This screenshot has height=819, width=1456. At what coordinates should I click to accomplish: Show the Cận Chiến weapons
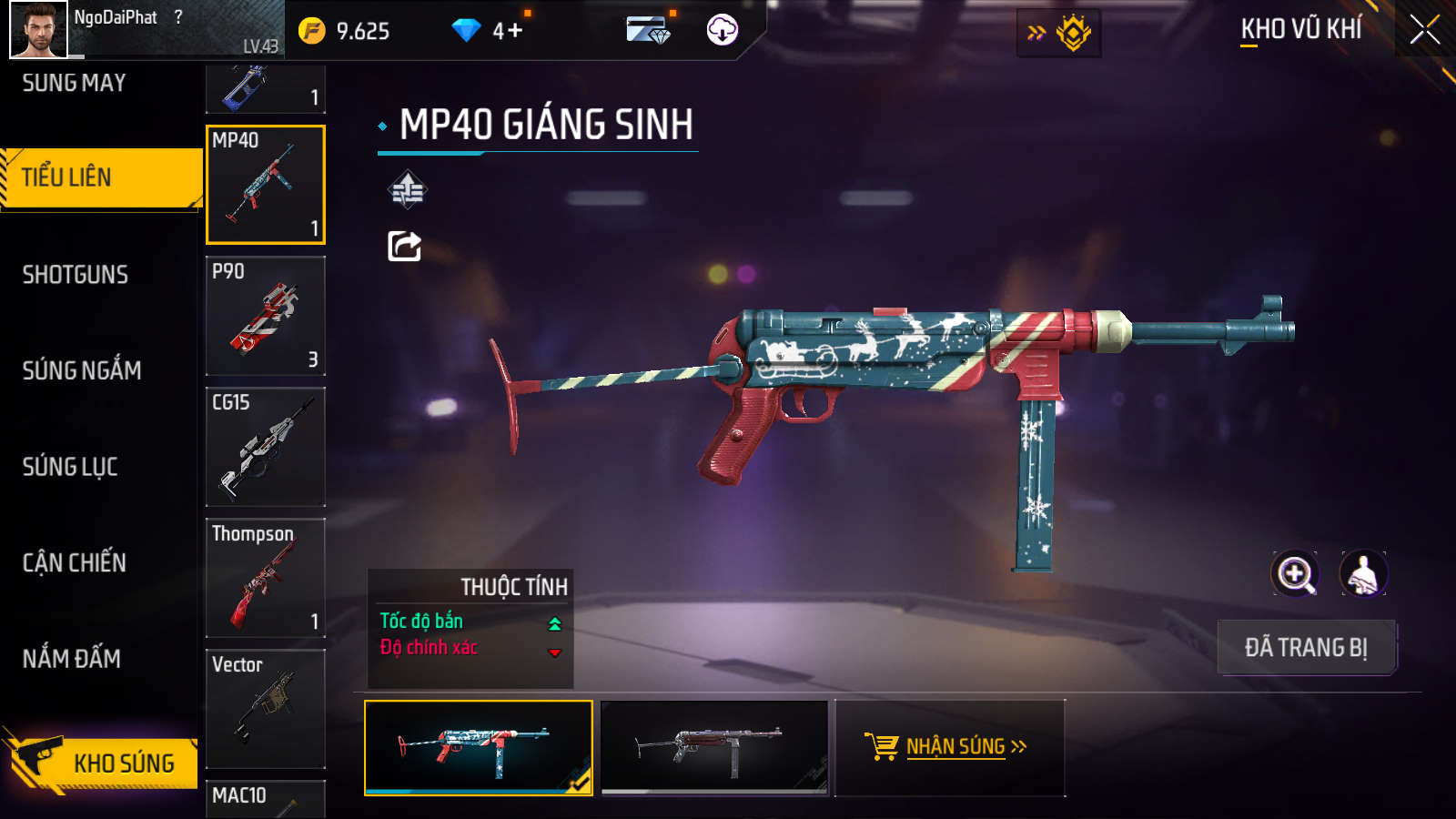click(75, 562)
